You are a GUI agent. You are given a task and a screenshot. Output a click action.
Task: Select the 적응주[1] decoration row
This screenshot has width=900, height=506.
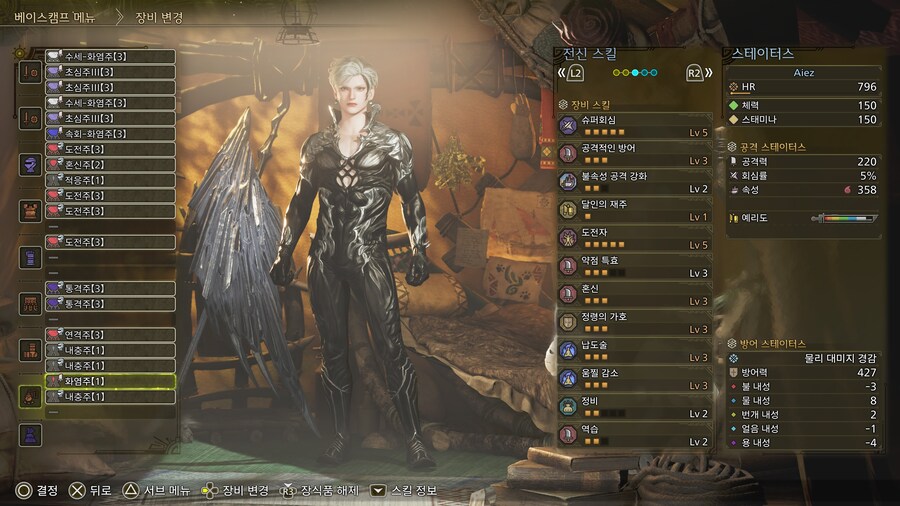[110, 180]
